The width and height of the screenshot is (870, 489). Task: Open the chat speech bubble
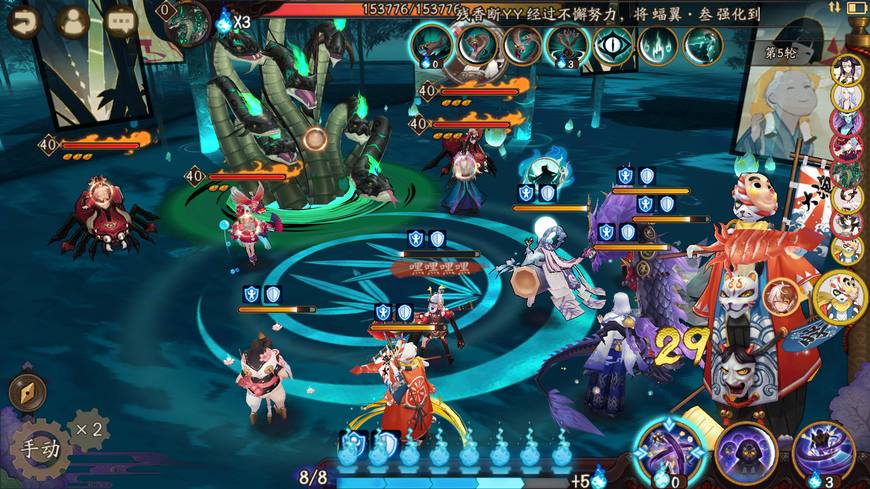point(121,20)
